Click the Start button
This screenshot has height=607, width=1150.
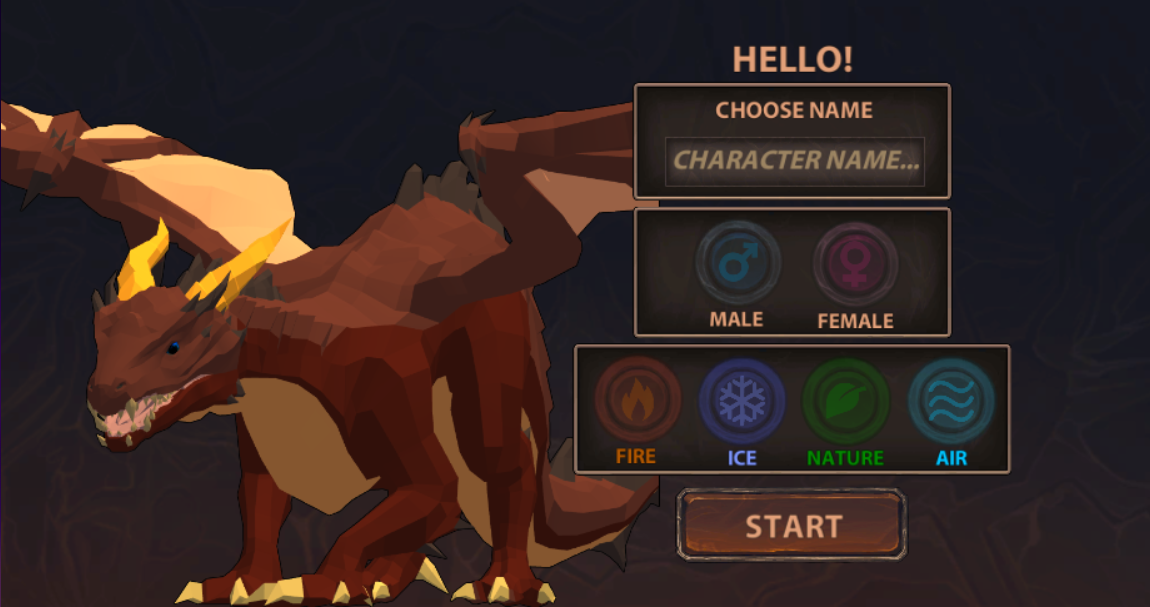[x=792, y=525]
